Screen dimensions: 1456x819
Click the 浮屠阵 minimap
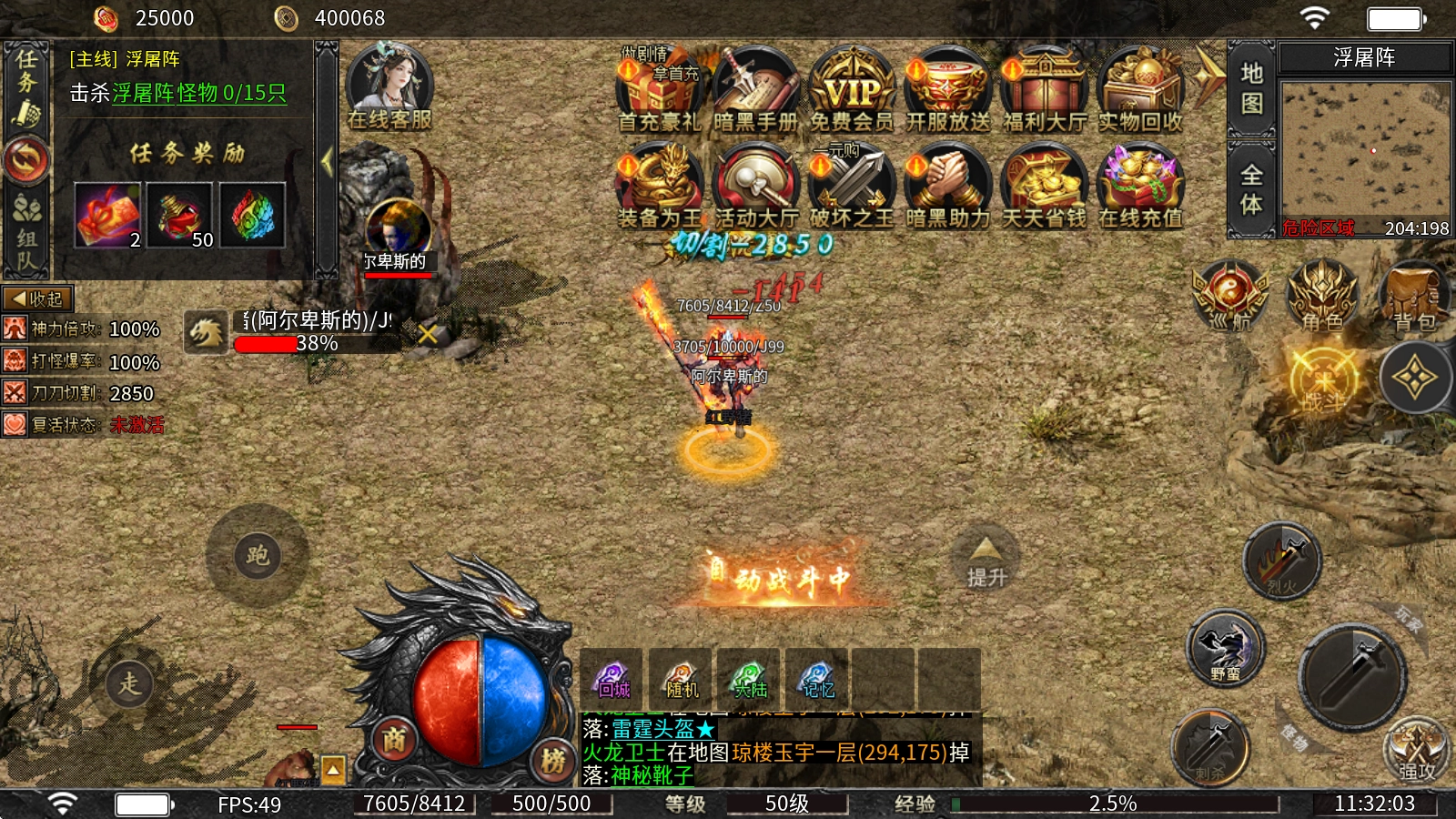pyautogui.click(x=1364, y=150)
